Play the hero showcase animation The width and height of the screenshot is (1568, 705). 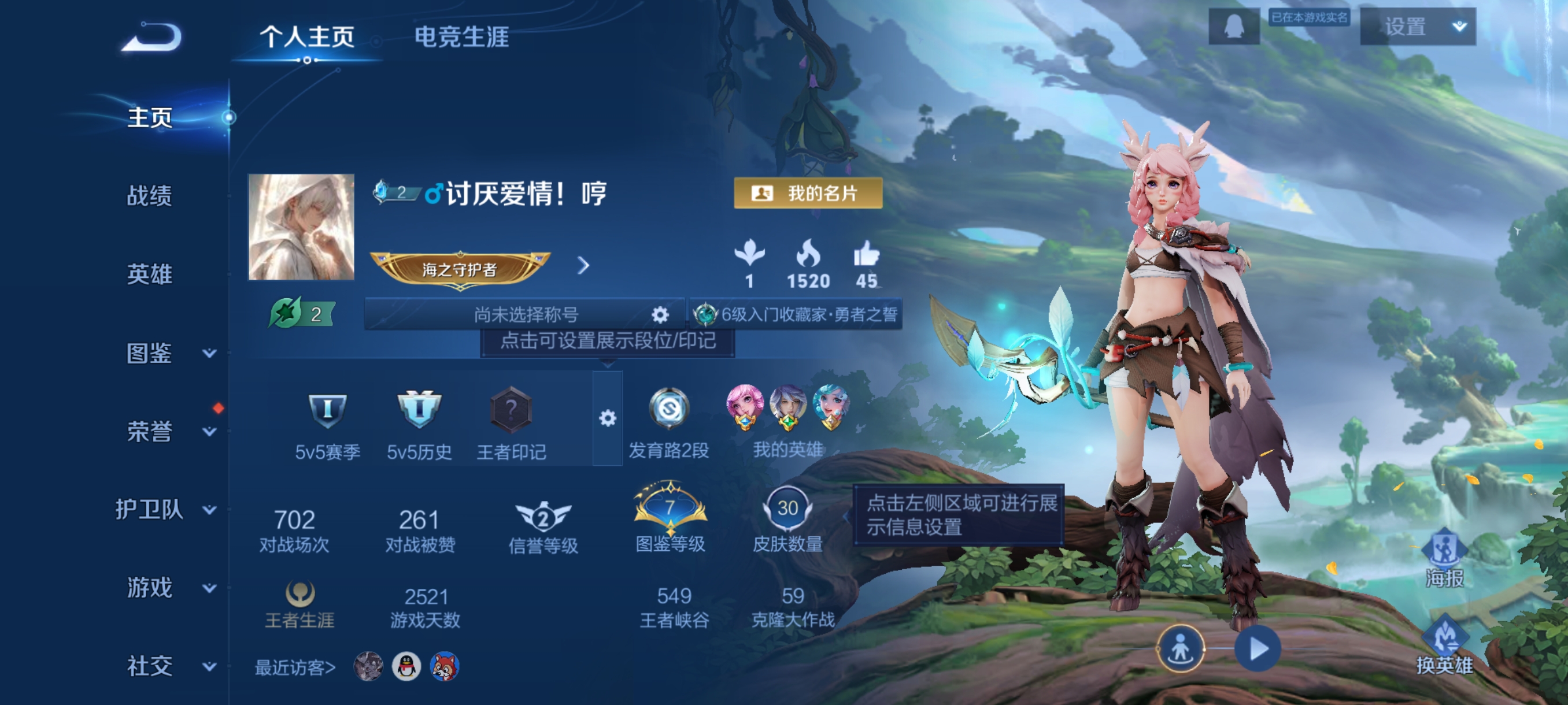point(1258,648)
